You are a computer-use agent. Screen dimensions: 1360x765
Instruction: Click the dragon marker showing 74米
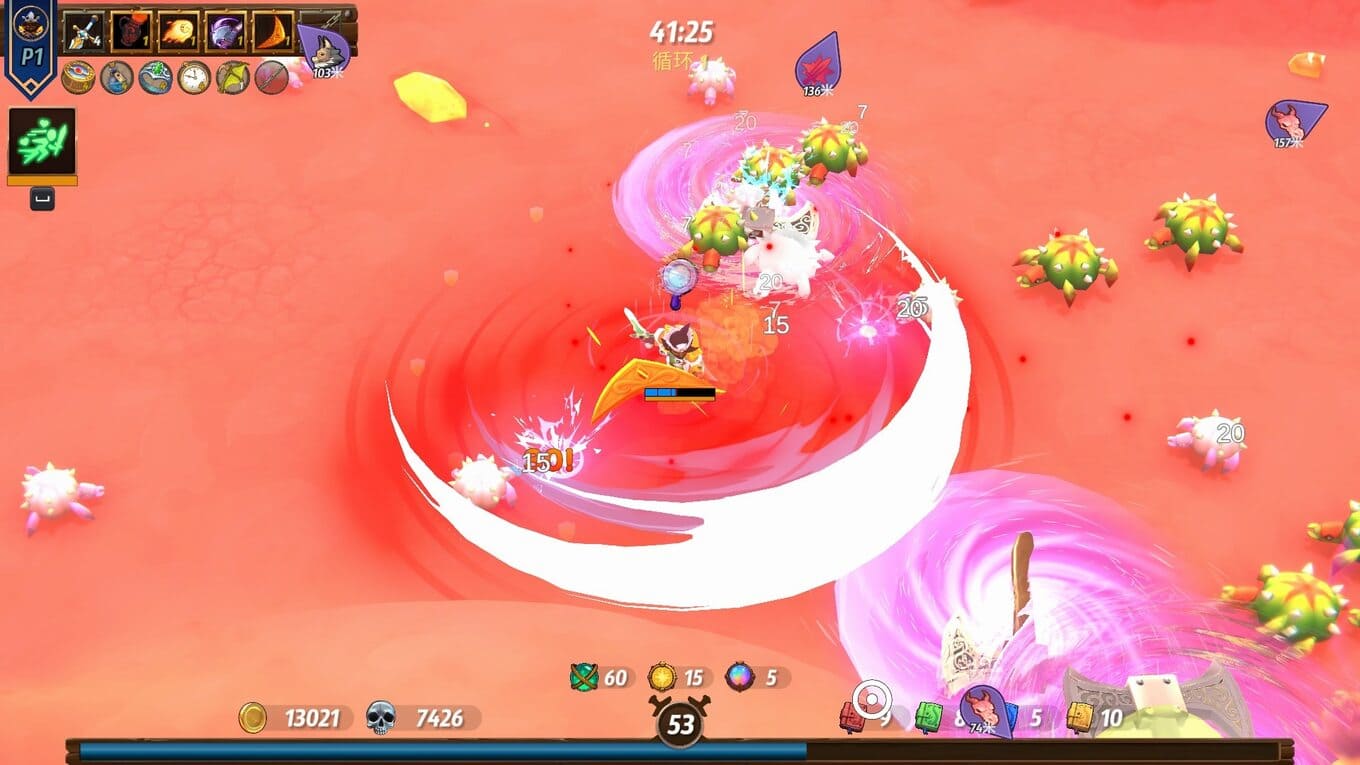pos(982,709)
